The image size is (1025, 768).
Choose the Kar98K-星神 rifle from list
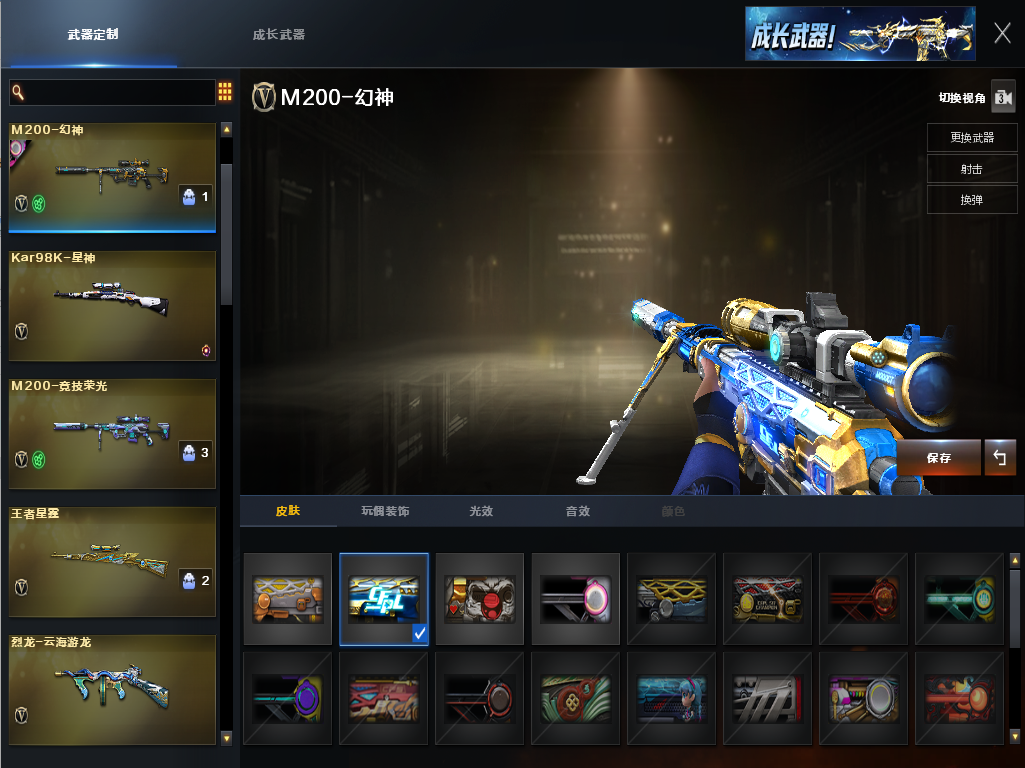(x=112, y=305)
